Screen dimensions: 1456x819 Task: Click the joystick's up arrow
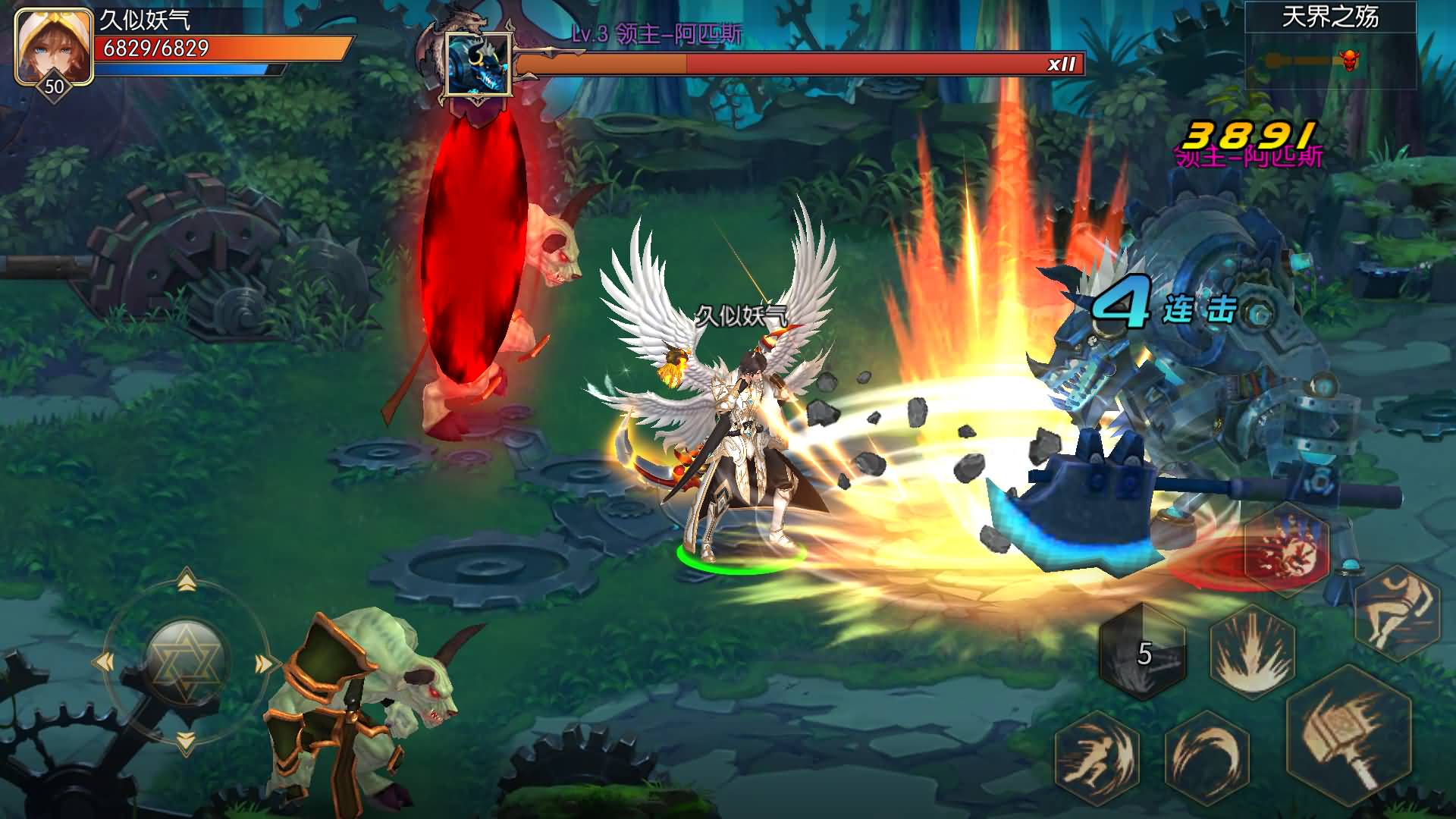186,582
